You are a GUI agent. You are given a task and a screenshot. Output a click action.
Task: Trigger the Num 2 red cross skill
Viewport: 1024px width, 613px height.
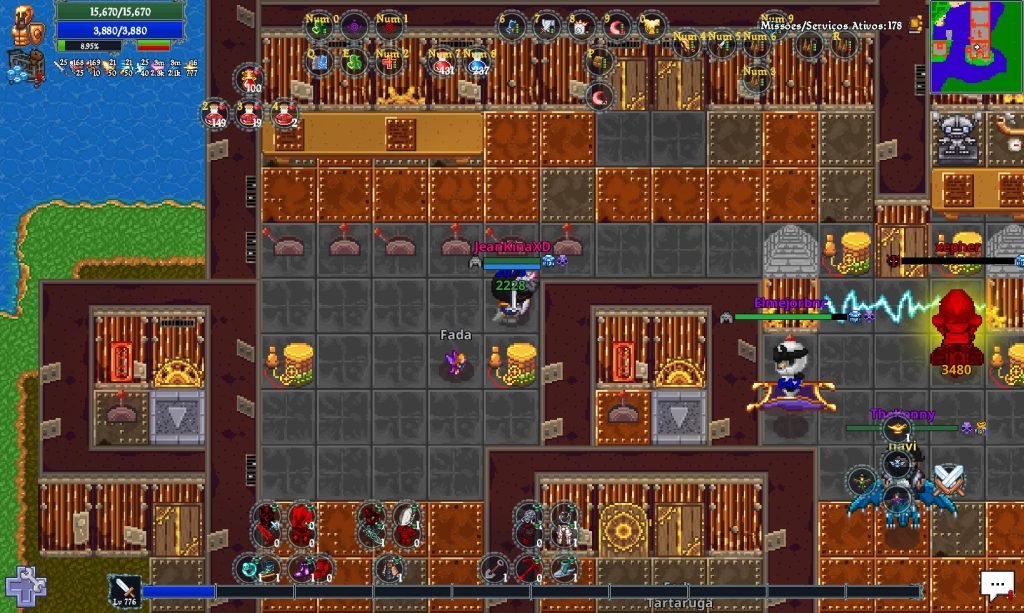[389, 62]
